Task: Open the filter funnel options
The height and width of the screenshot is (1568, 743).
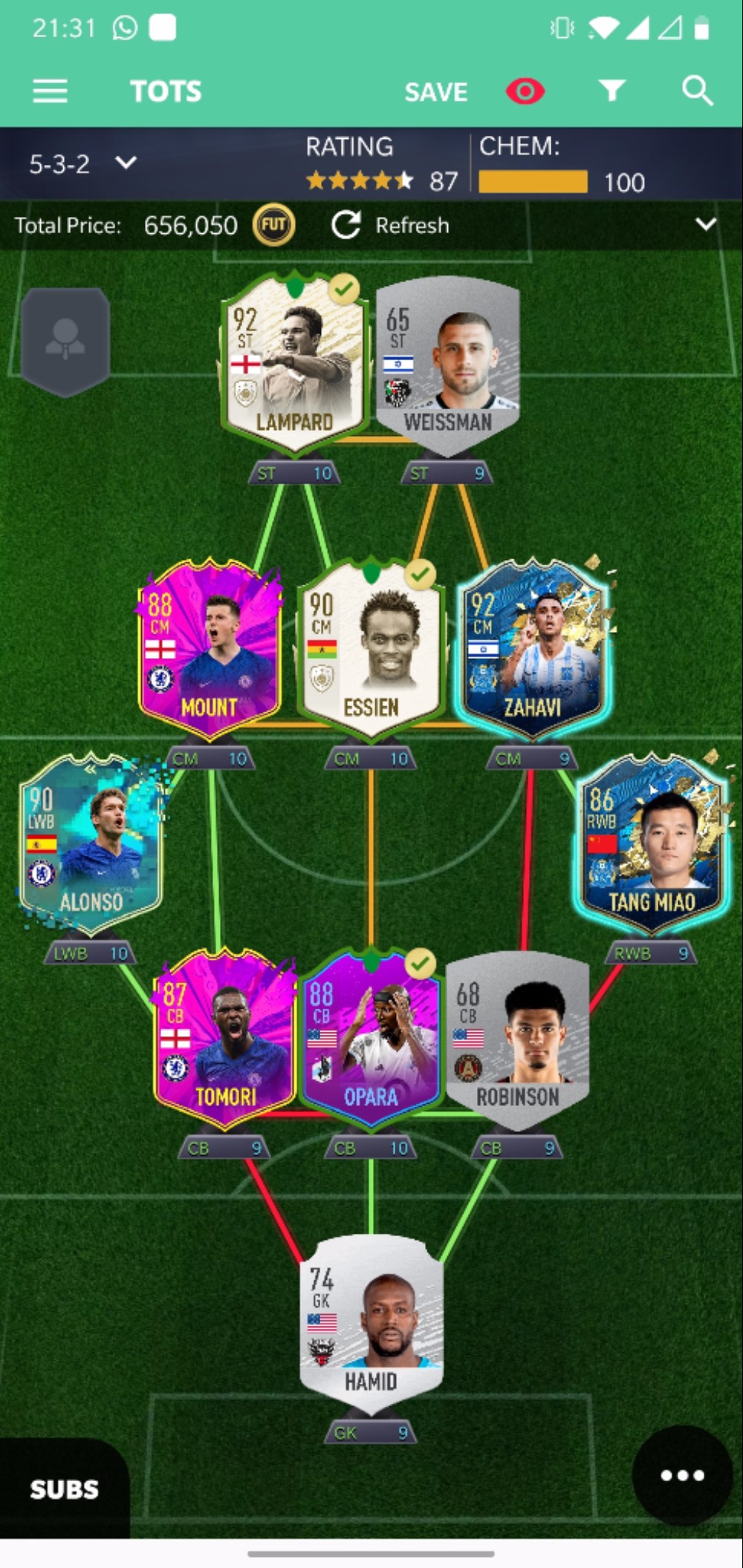Action: (x=611, y=91)
